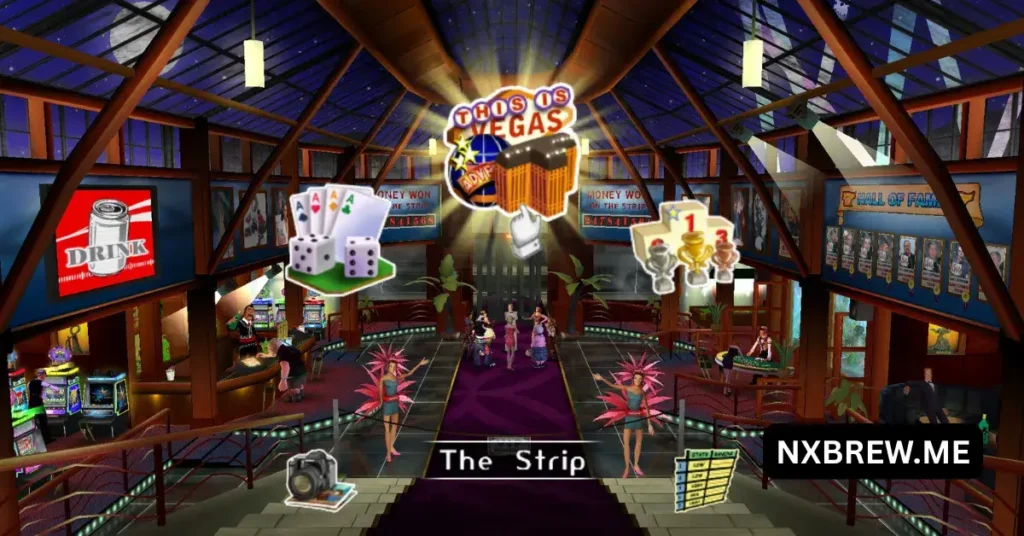View the stats sheet icon
1024x536 pixels.
point(705,478)
